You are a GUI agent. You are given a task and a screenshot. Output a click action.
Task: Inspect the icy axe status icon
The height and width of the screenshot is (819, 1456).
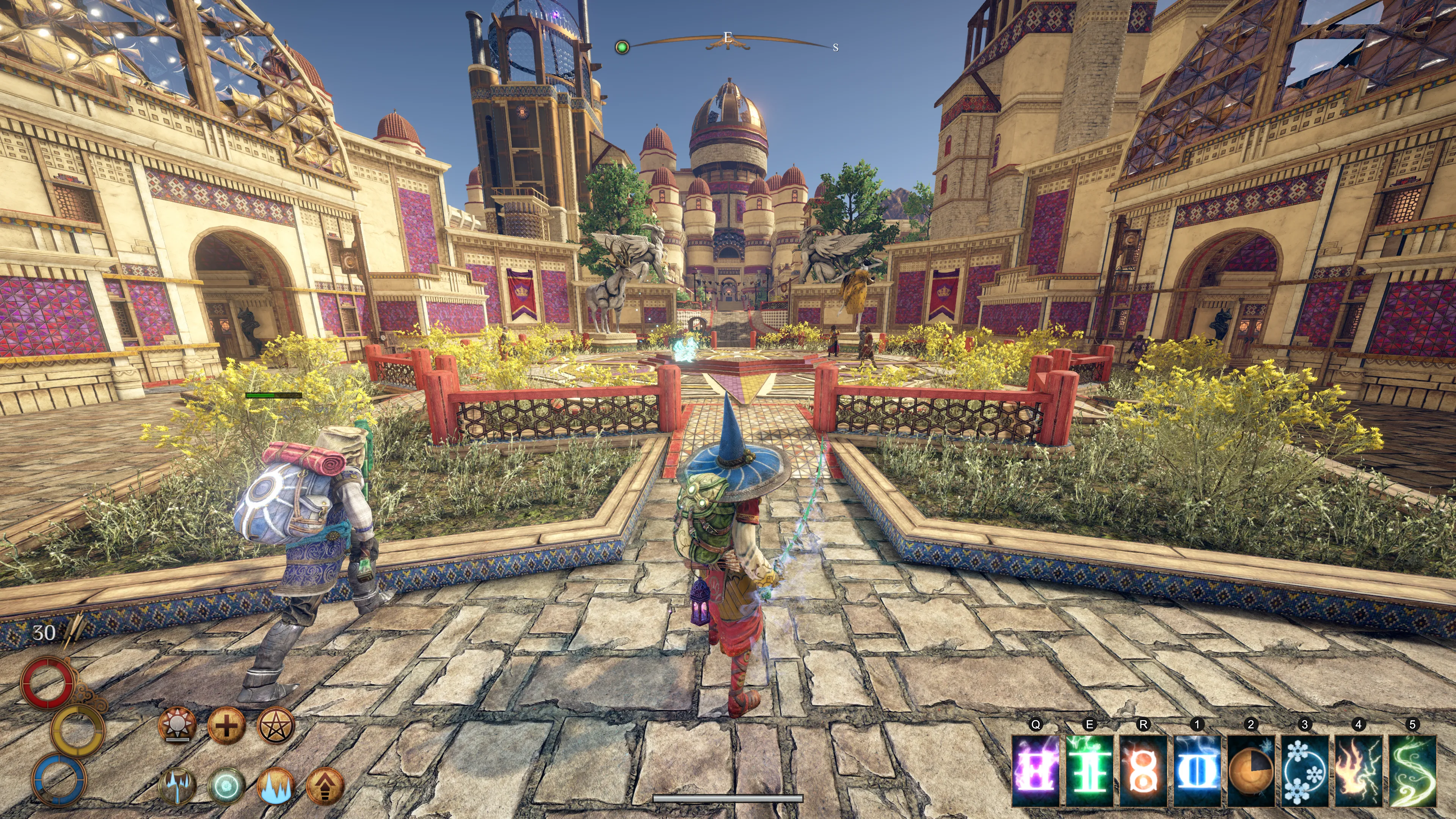(x=177, y=786)
